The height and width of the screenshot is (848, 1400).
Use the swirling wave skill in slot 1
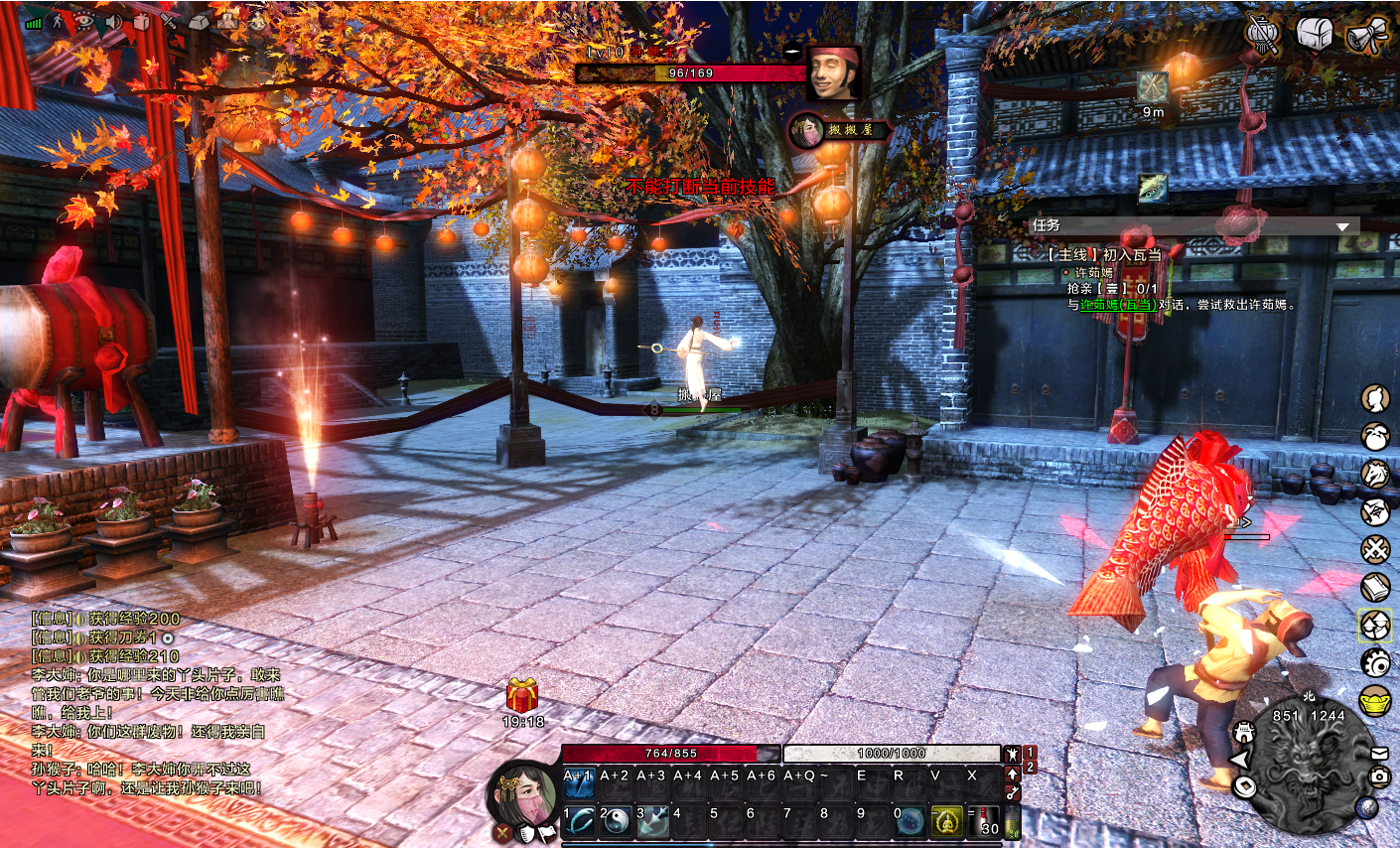point(580,822)
